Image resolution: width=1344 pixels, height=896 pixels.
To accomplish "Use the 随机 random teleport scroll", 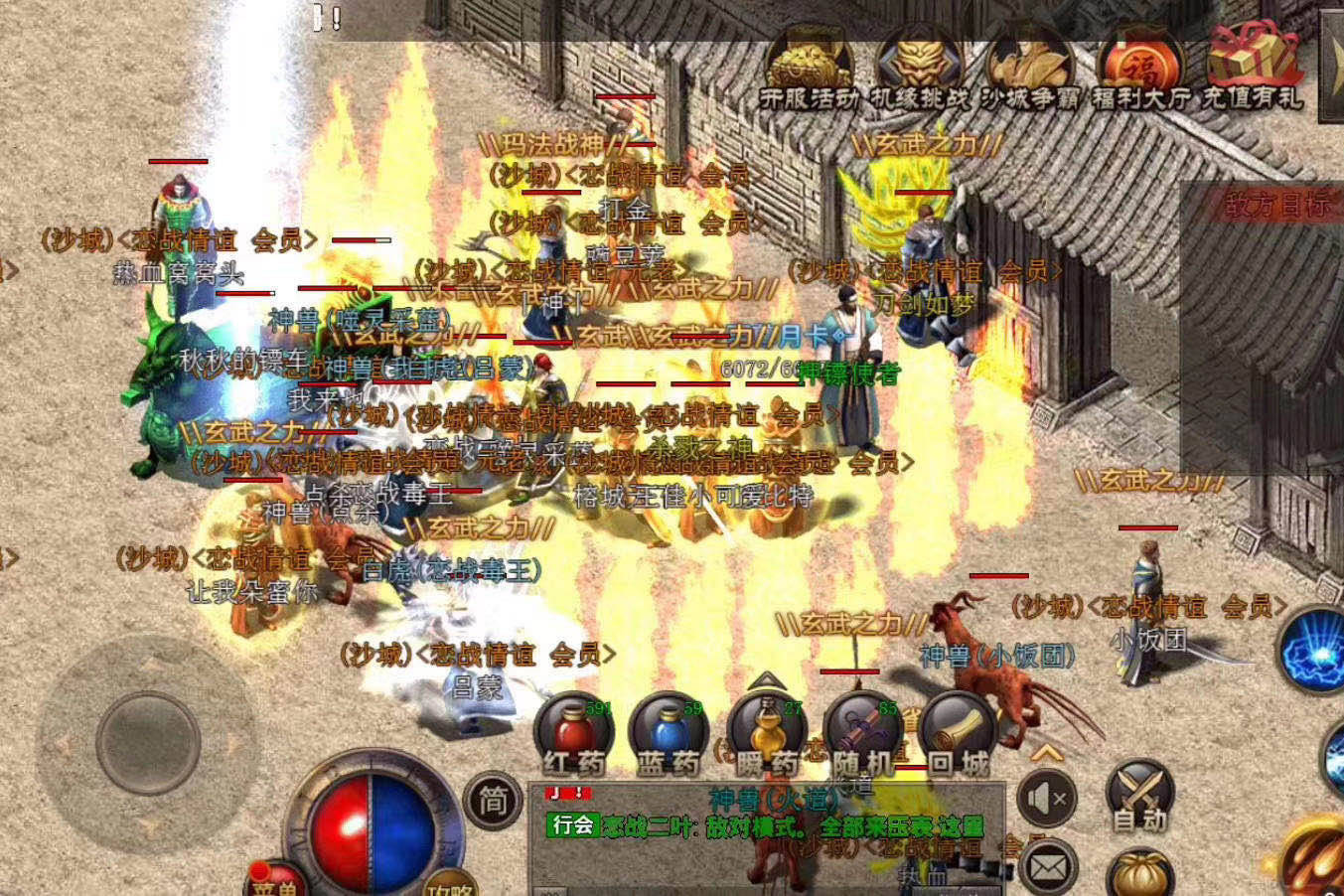I will (862, 735).
